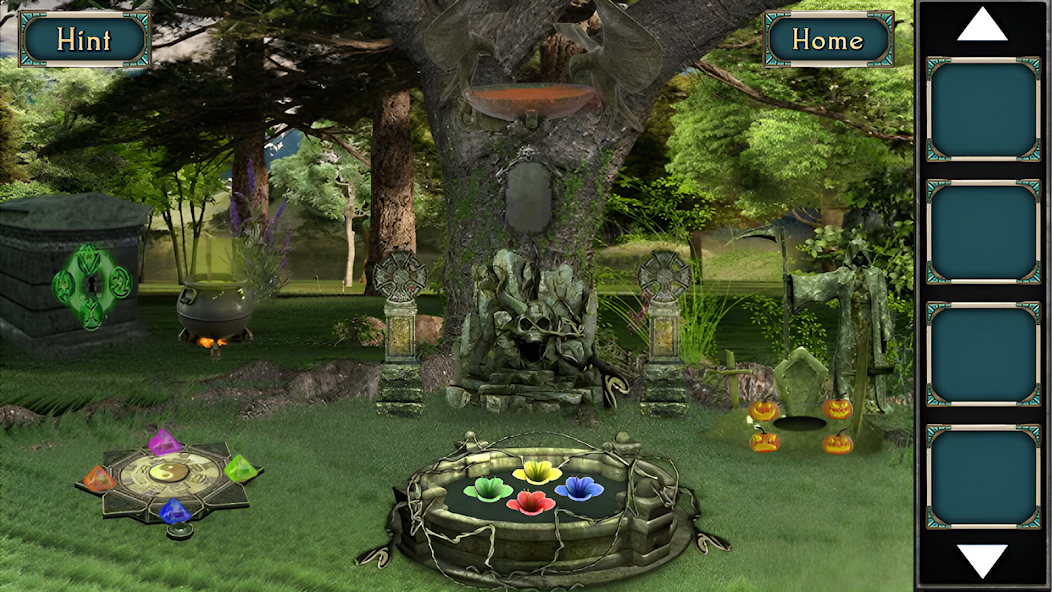Click the inventory up arrow
The width and height of the screenshot is (1052, 592).
tap(982, 25)
